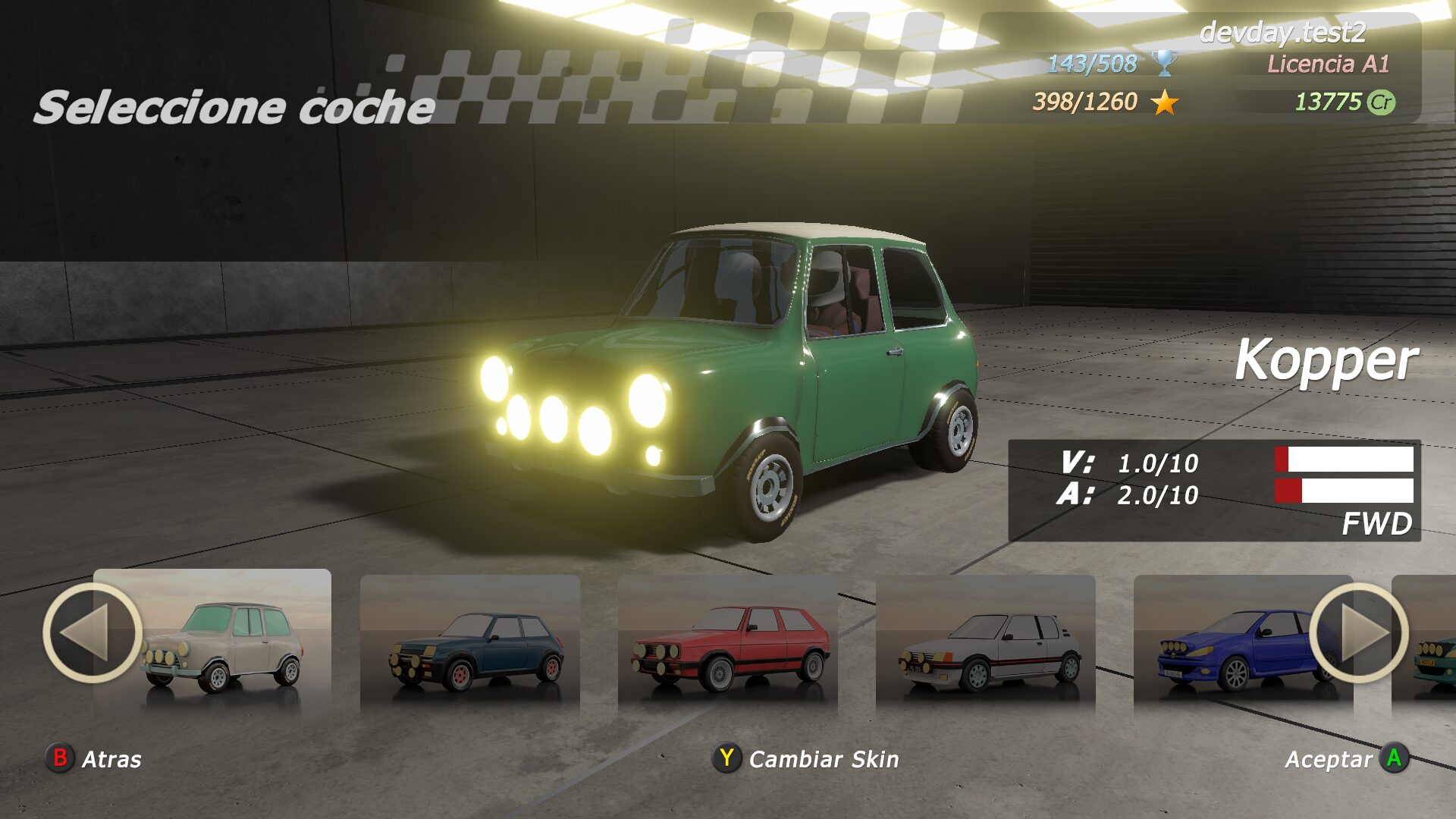Select the white hatchback car thumbnail
This screenshot has height=819, width=1456.
click(986, 646)
